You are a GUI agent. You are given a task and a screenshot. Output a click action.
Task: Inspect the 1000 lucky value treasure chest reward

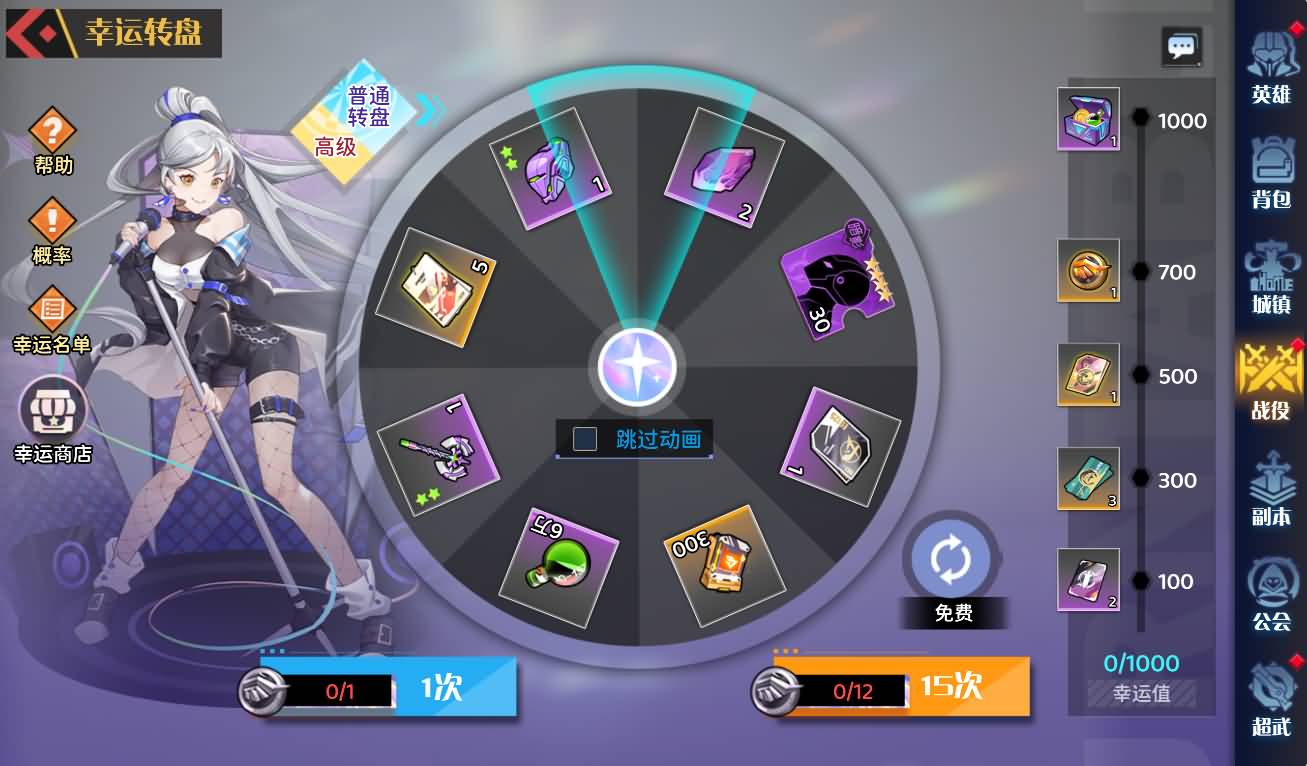click(1088, 119)
